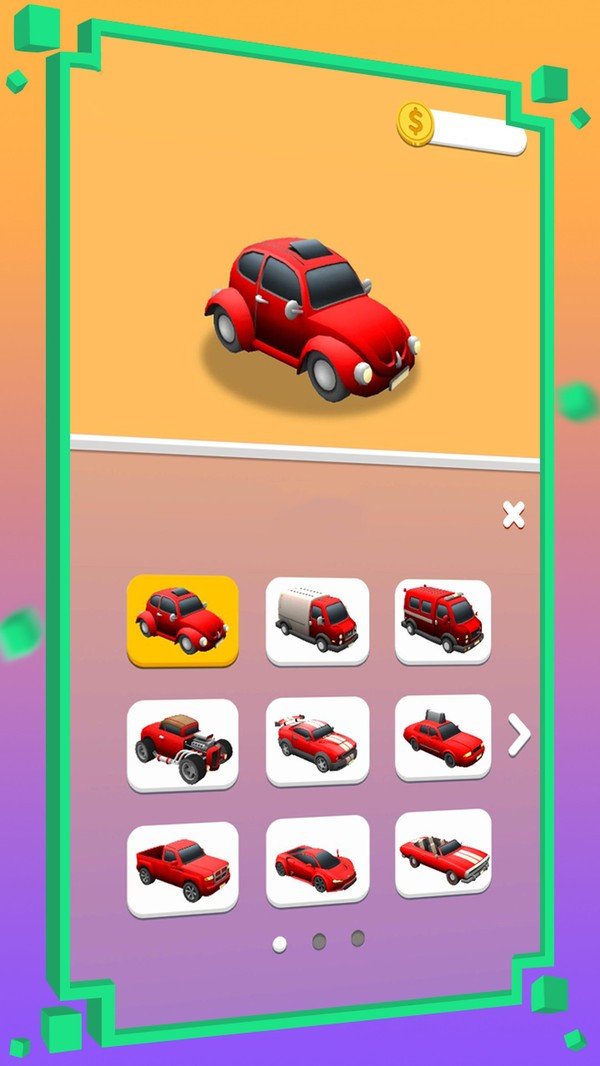Choose the red sports supercar tile
Viewport: 600px width, 1066px height.
pos(317,860)
